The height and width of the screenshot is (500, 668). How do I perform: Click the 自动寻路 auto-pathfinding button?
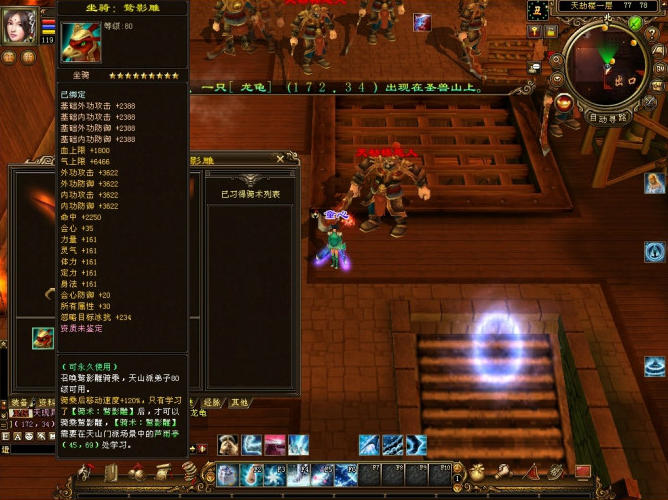[x=607, y=118]
